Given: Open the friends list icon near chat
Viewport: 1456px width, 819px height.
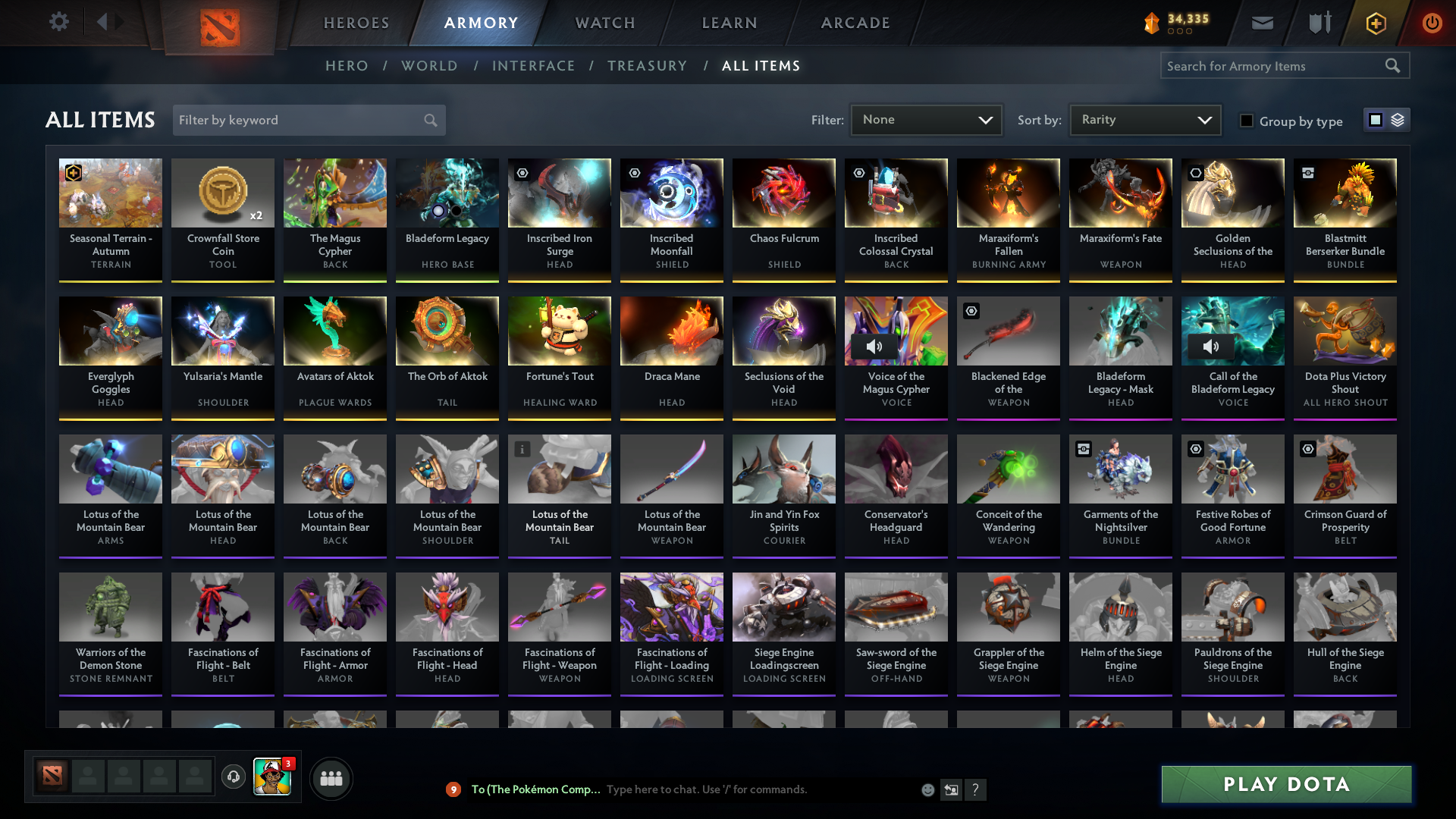Looking at the screenshot, I should (x=331, y=778).
